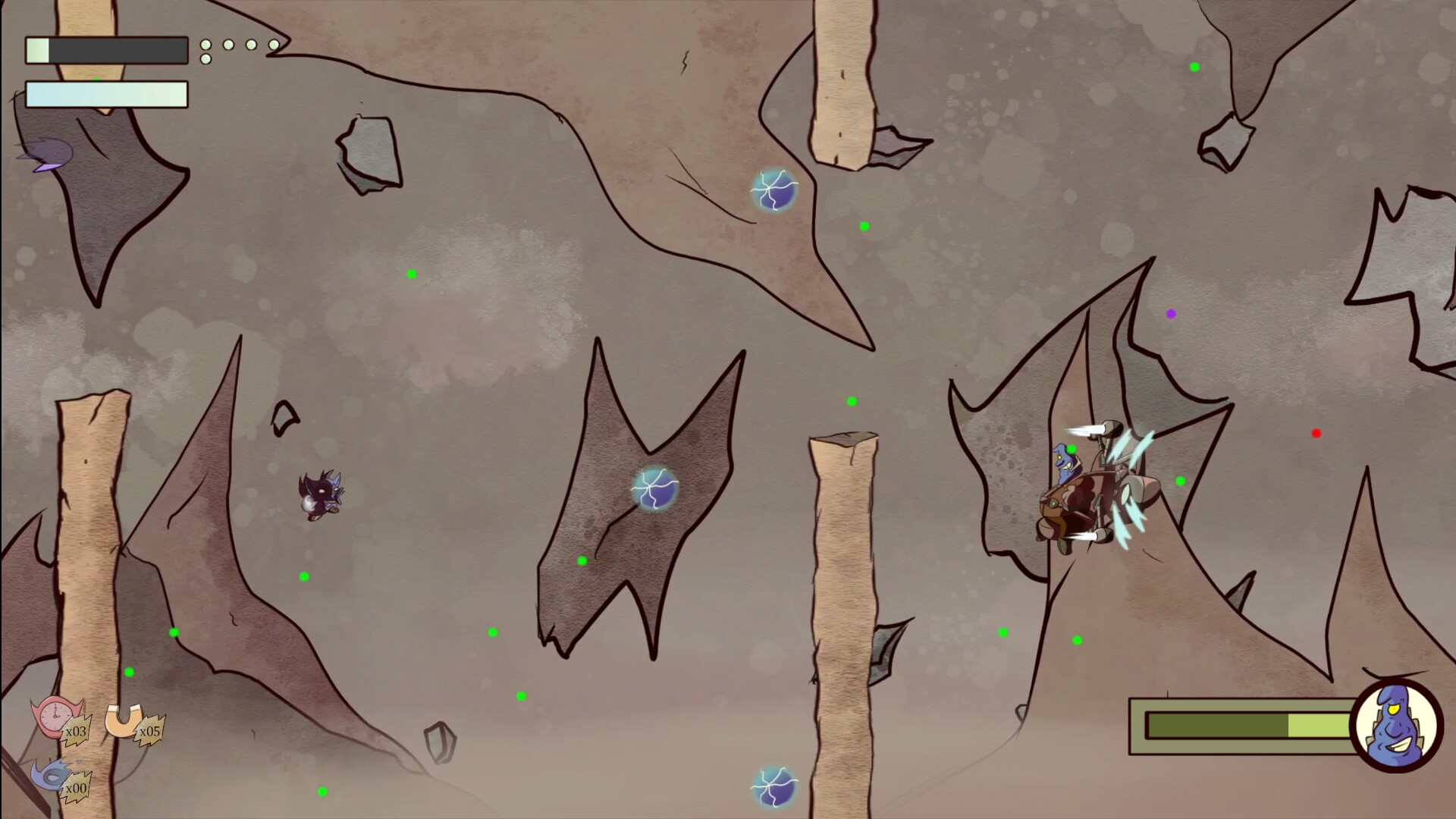The width and height of the screenshot is (1456, 819).
Task: Click the lone pip below the top dot row
Action: pyautogui.click(x=206, y=59)
